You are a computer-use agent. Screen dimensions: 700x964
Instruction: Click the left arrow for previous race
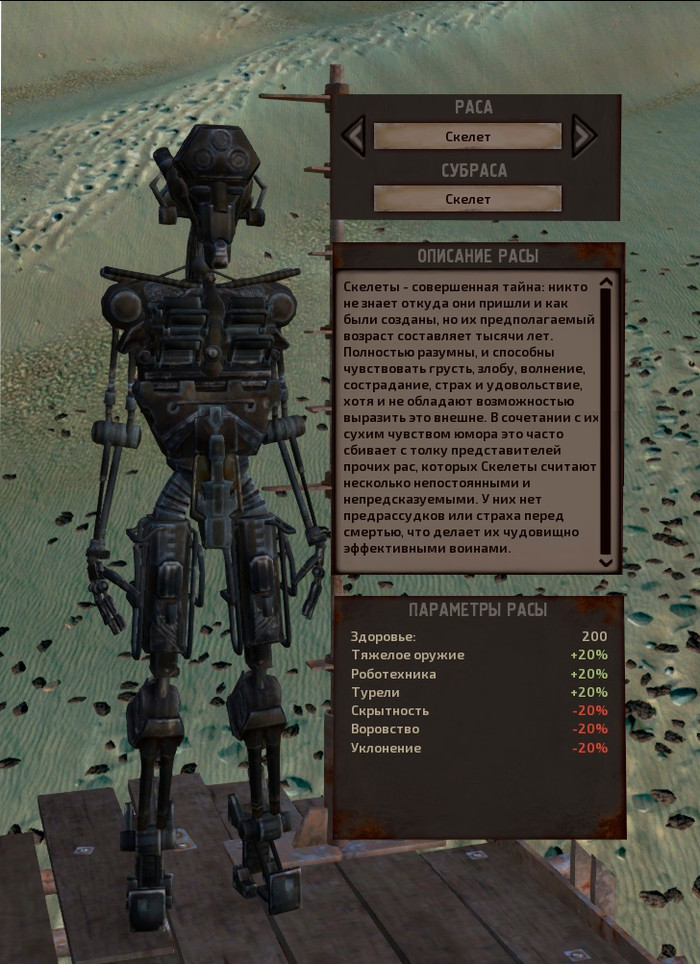[353, 136]
